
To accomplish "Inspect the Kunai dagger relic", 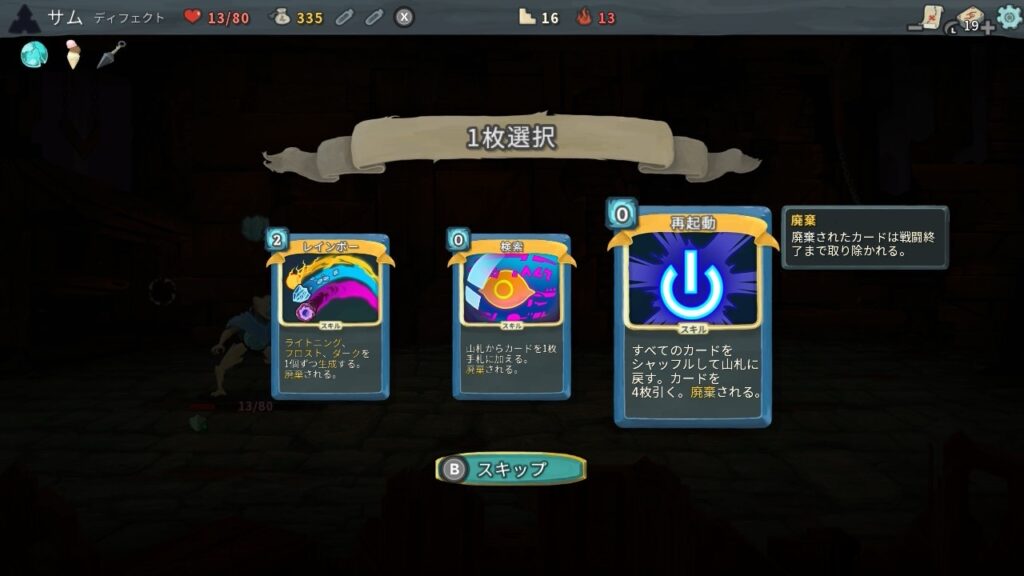I will 111,54.
